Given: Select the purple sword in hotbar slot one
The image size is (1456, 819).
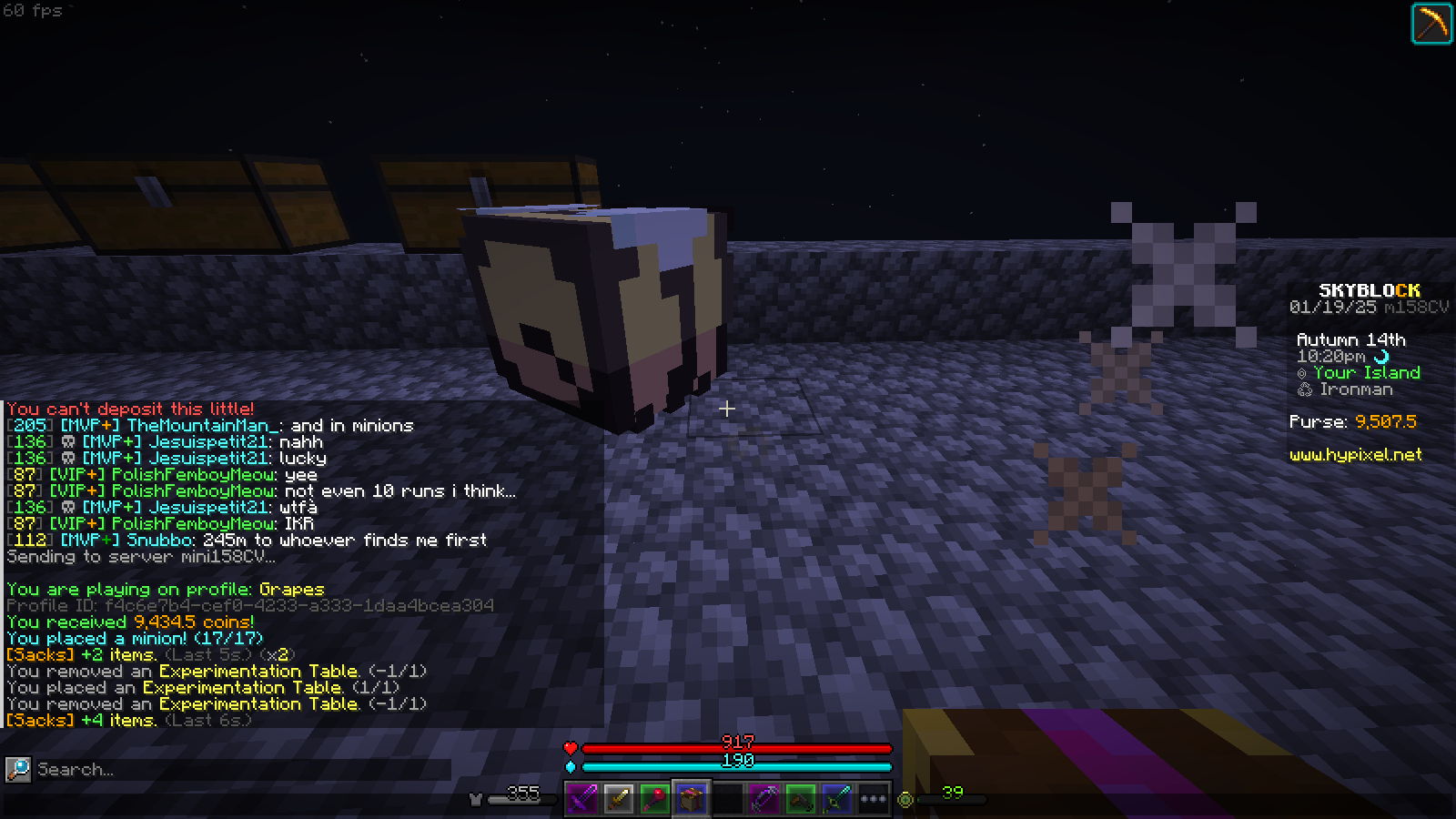Looking at the screenshot, I should pyautogui.click(x=582, y=798).
